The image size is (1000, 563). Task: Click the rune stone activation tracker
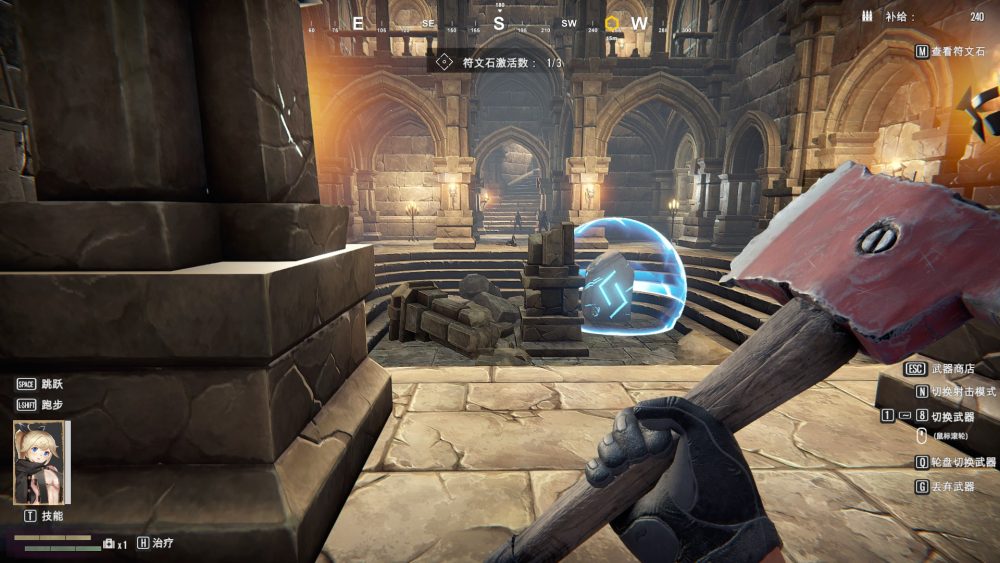pos(498,63)
